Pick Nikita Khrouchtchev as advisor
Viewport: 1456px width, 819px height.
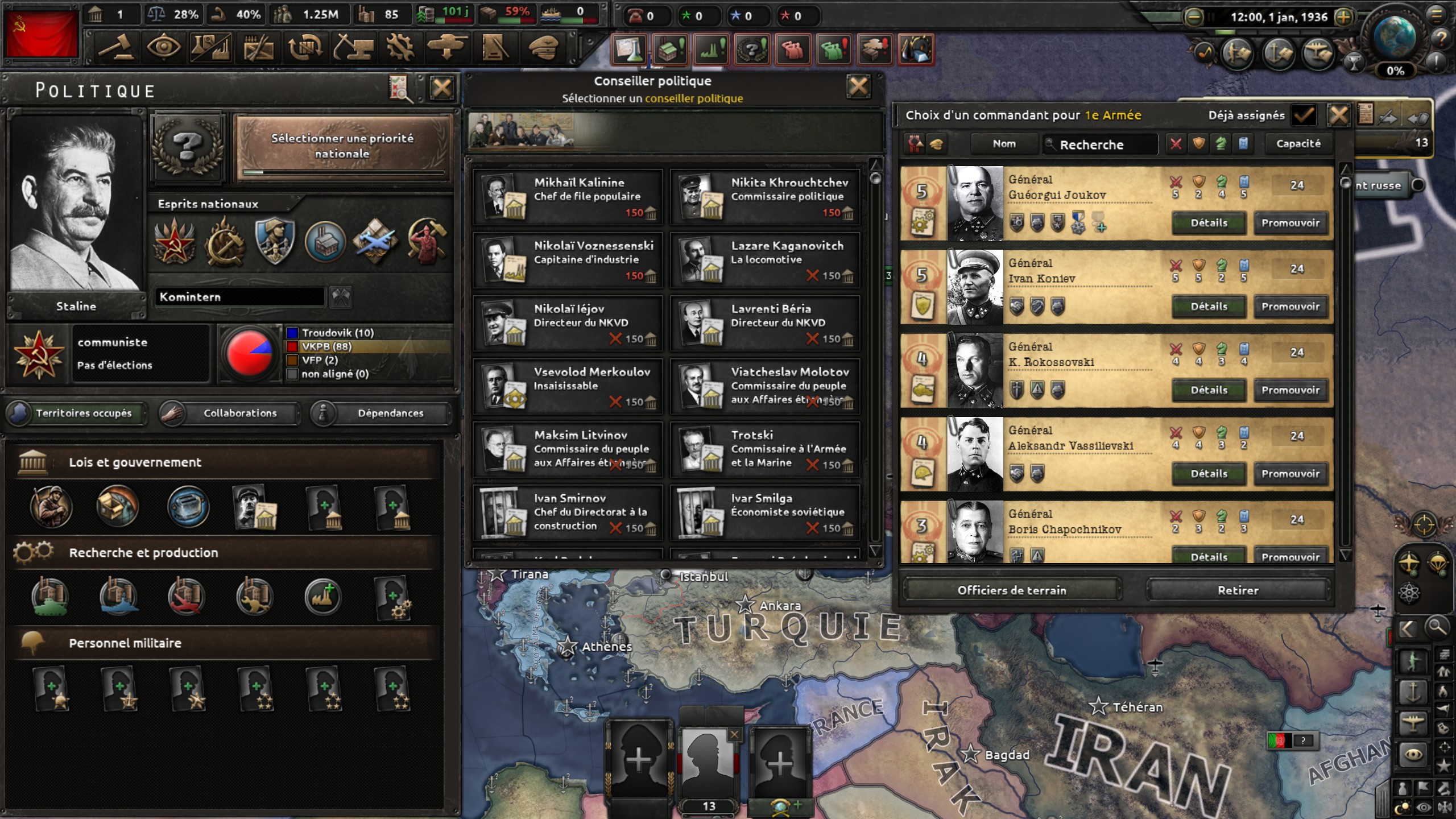(765, 197)
